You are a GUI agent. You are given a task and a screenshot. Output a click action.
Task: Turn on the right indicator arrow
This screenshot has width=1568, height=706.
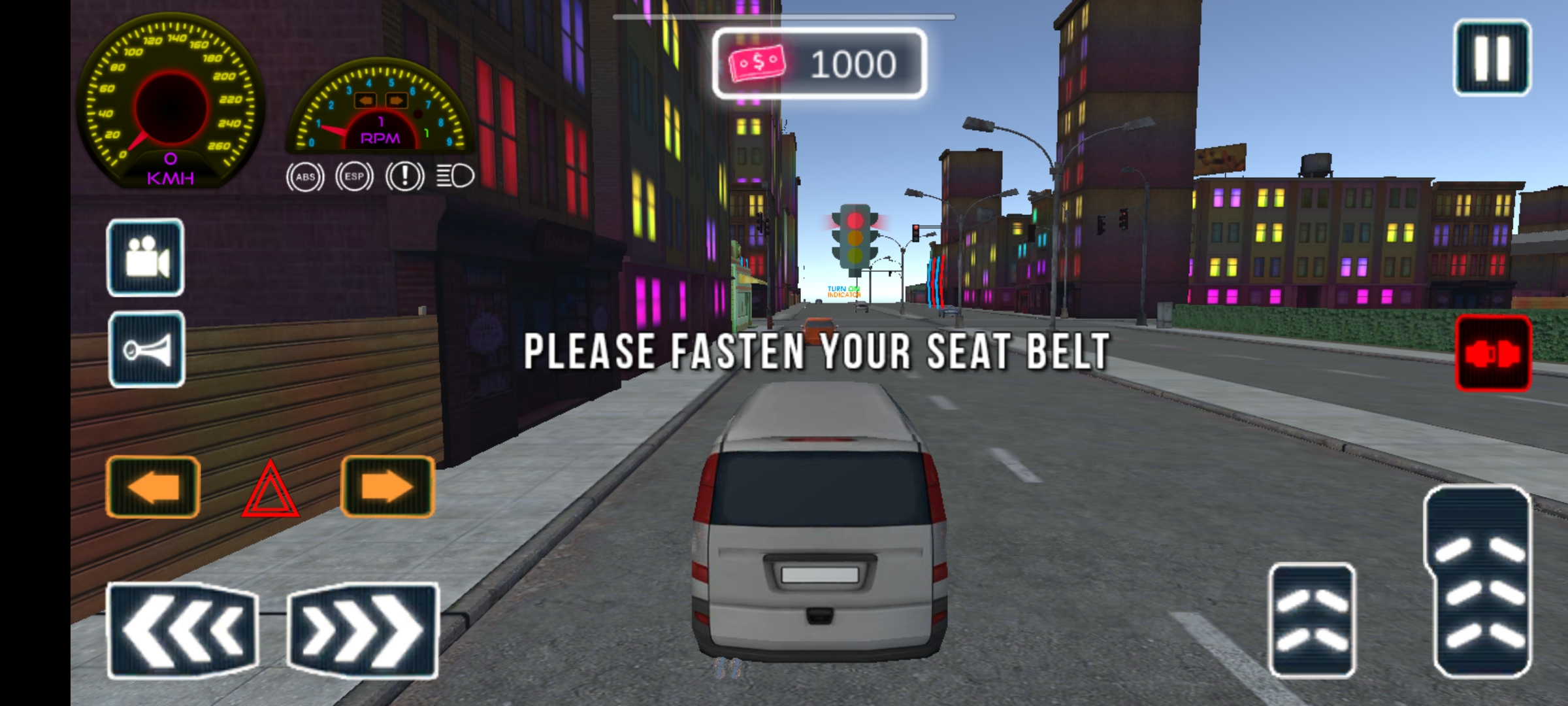[387, 488]
